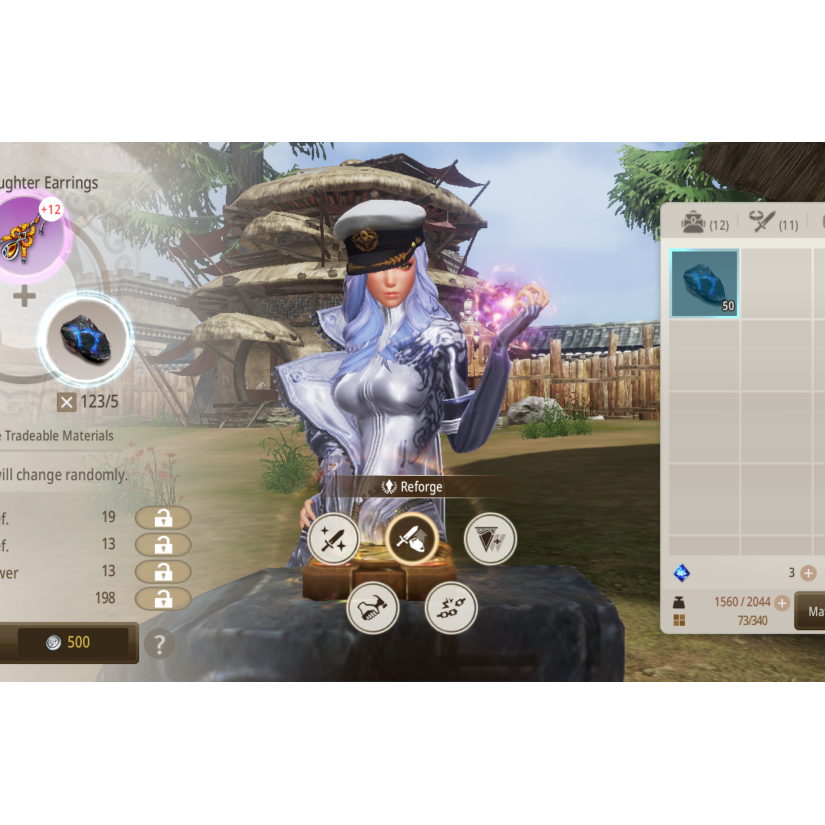Add blue diamond currency with plus button
Screen dimensions: 825x825
coord(808,573)
